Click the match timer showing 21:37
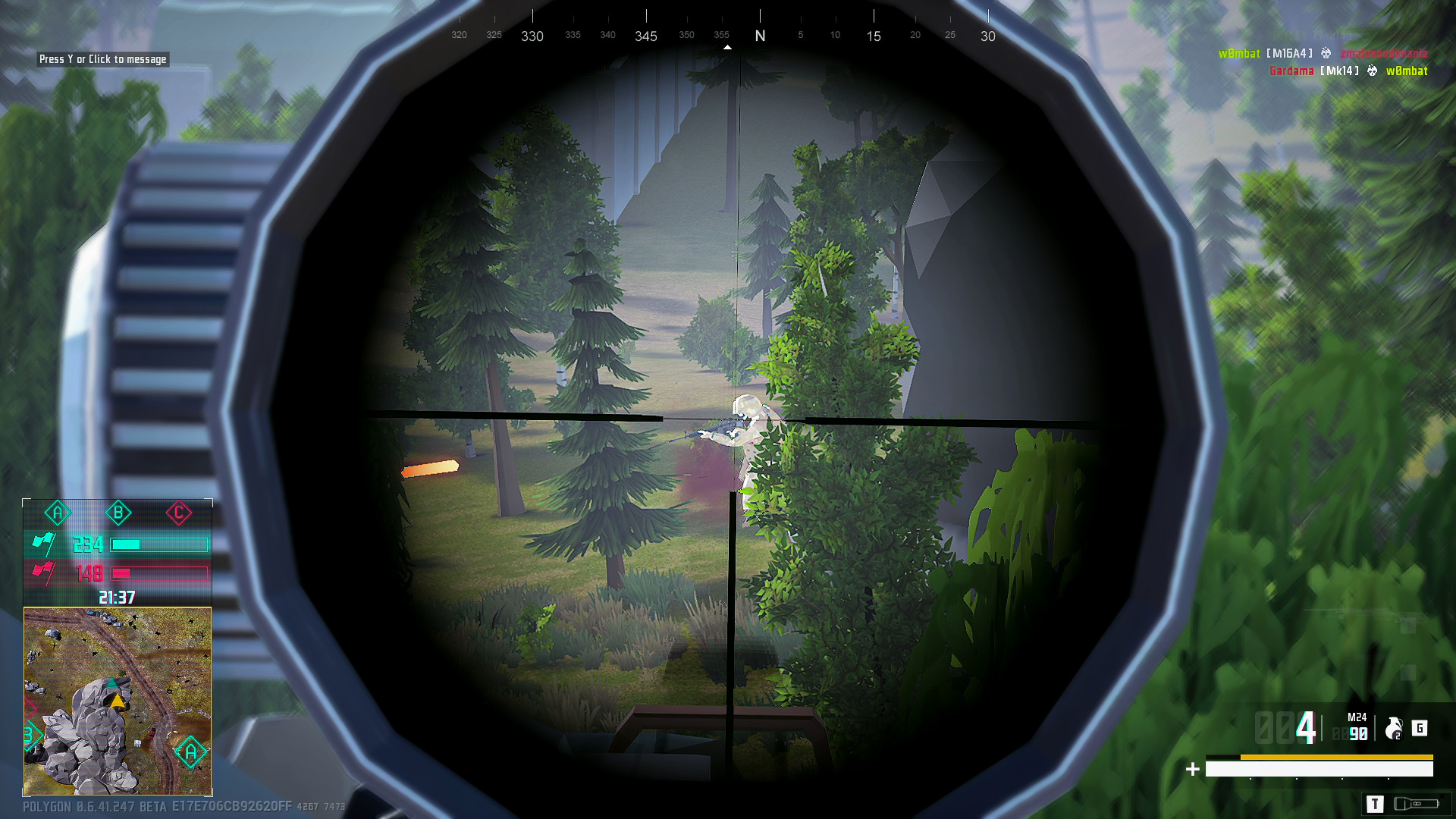The height and width of the screenshot is (819, 1456). coord(117,596)
